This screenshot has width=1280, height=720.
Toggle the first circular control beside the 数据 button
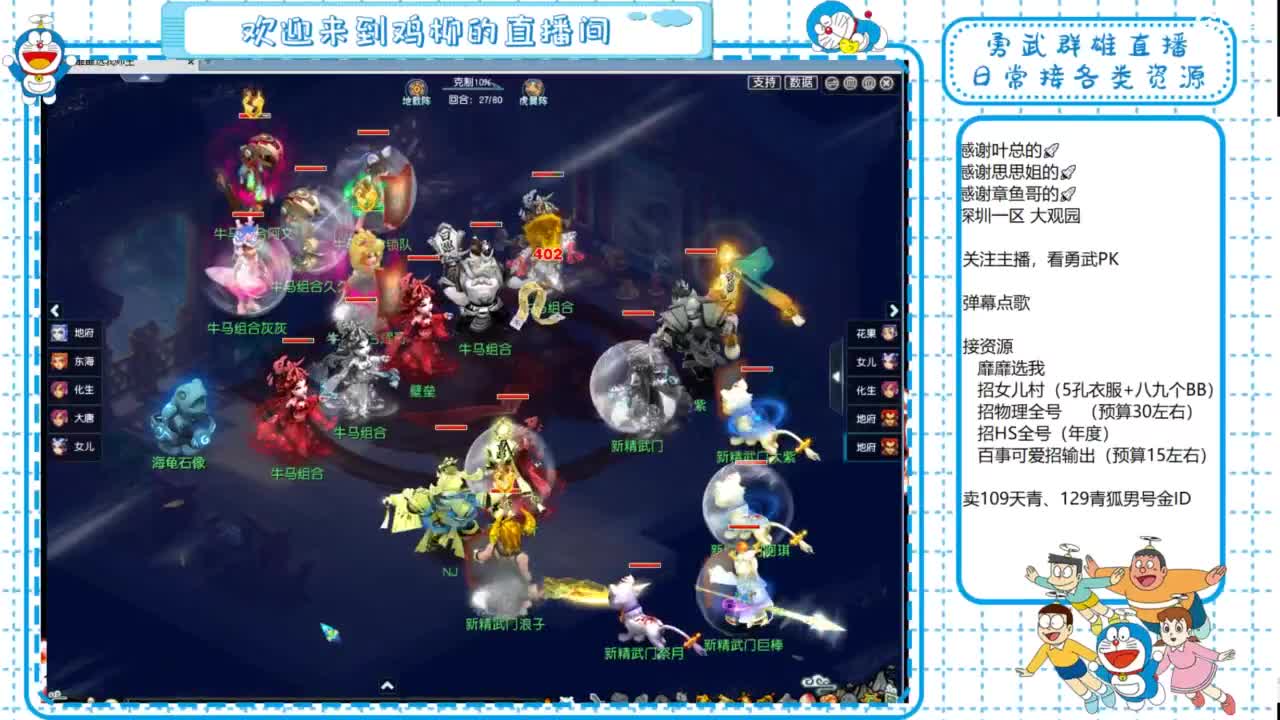tap(832, 83)
